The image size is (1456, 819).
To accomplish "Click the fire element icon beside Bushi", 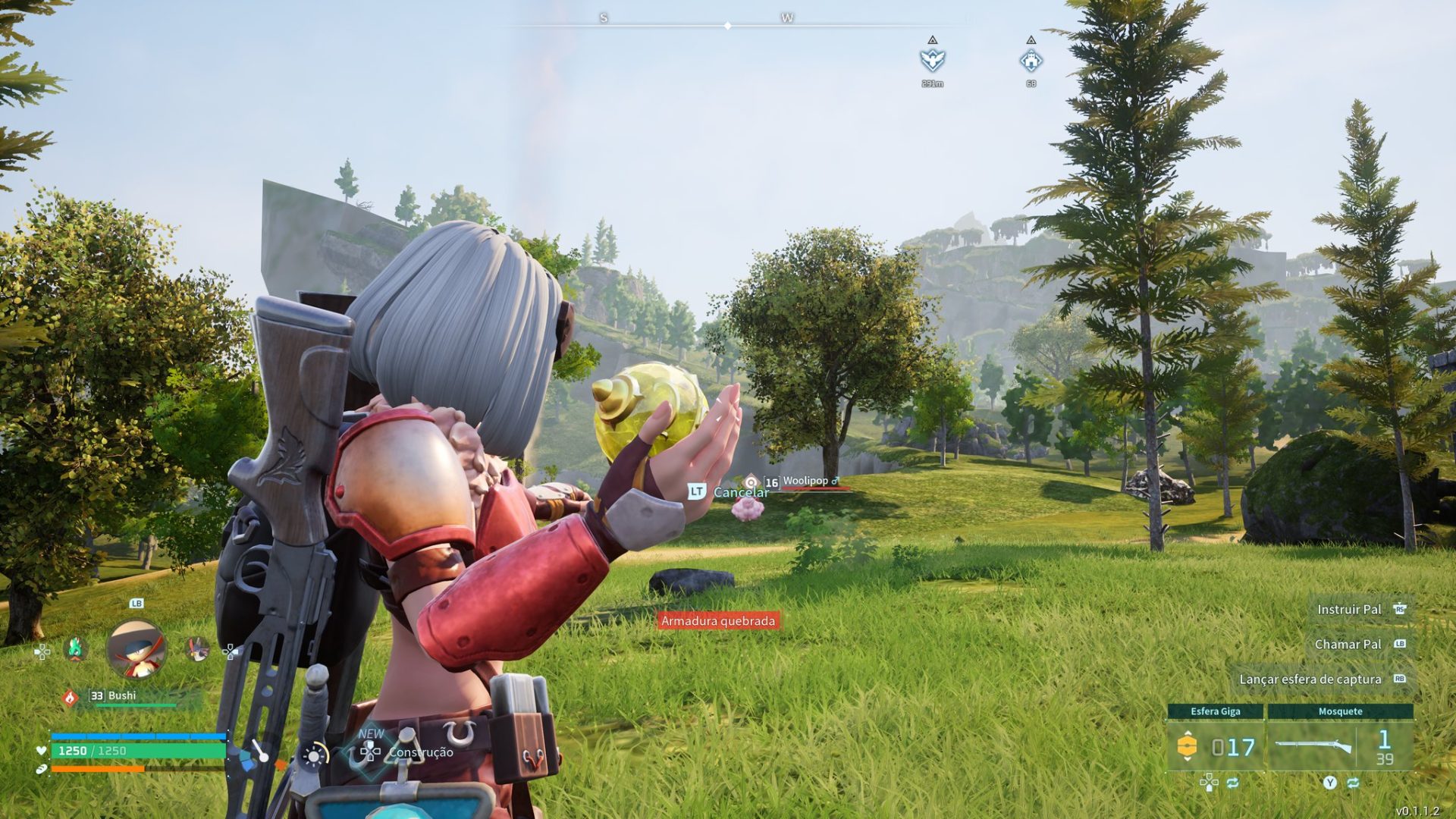I will click(70, 697).
